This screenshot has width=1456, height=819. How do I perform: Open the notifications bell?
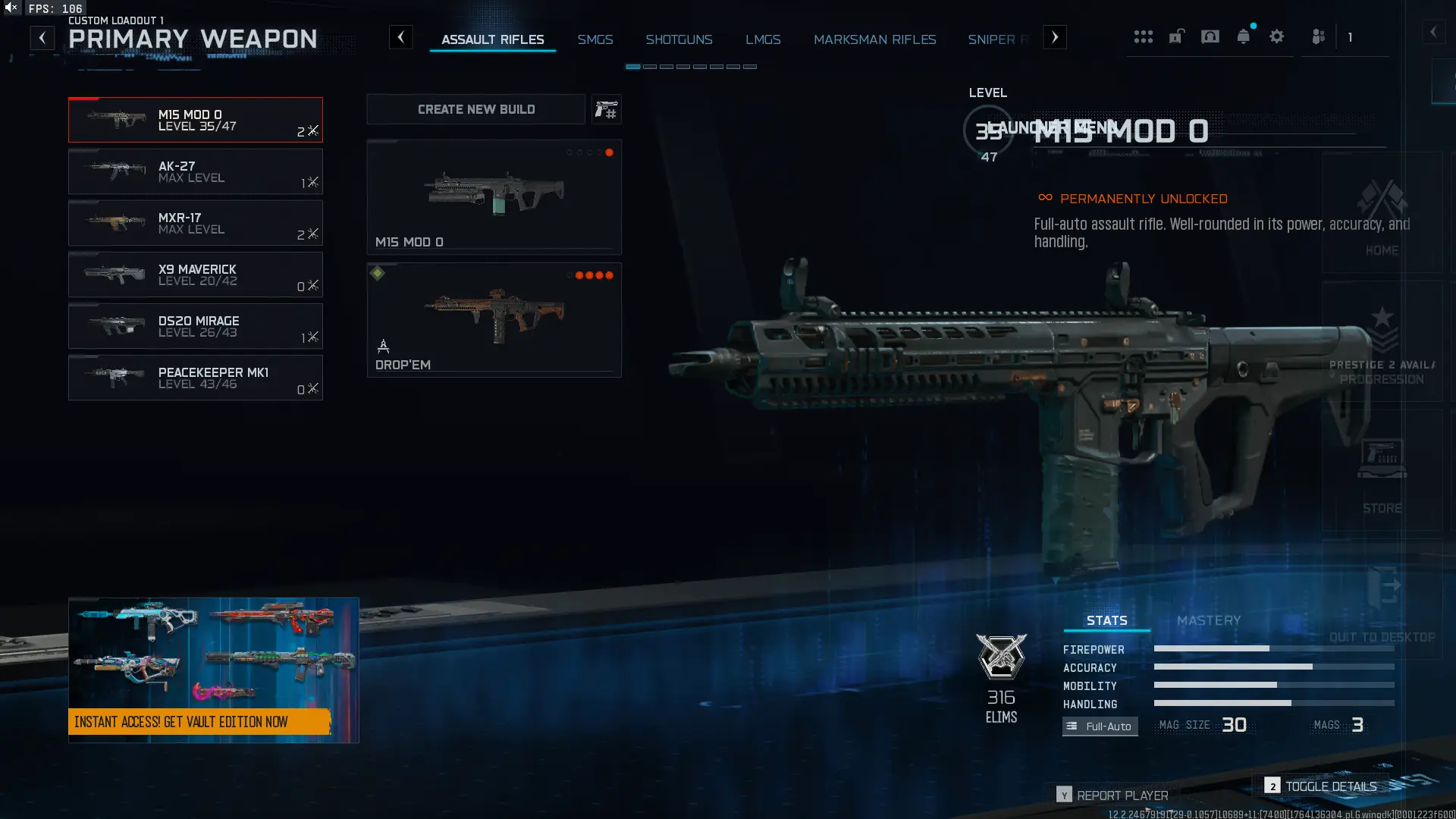point(1243,36)
